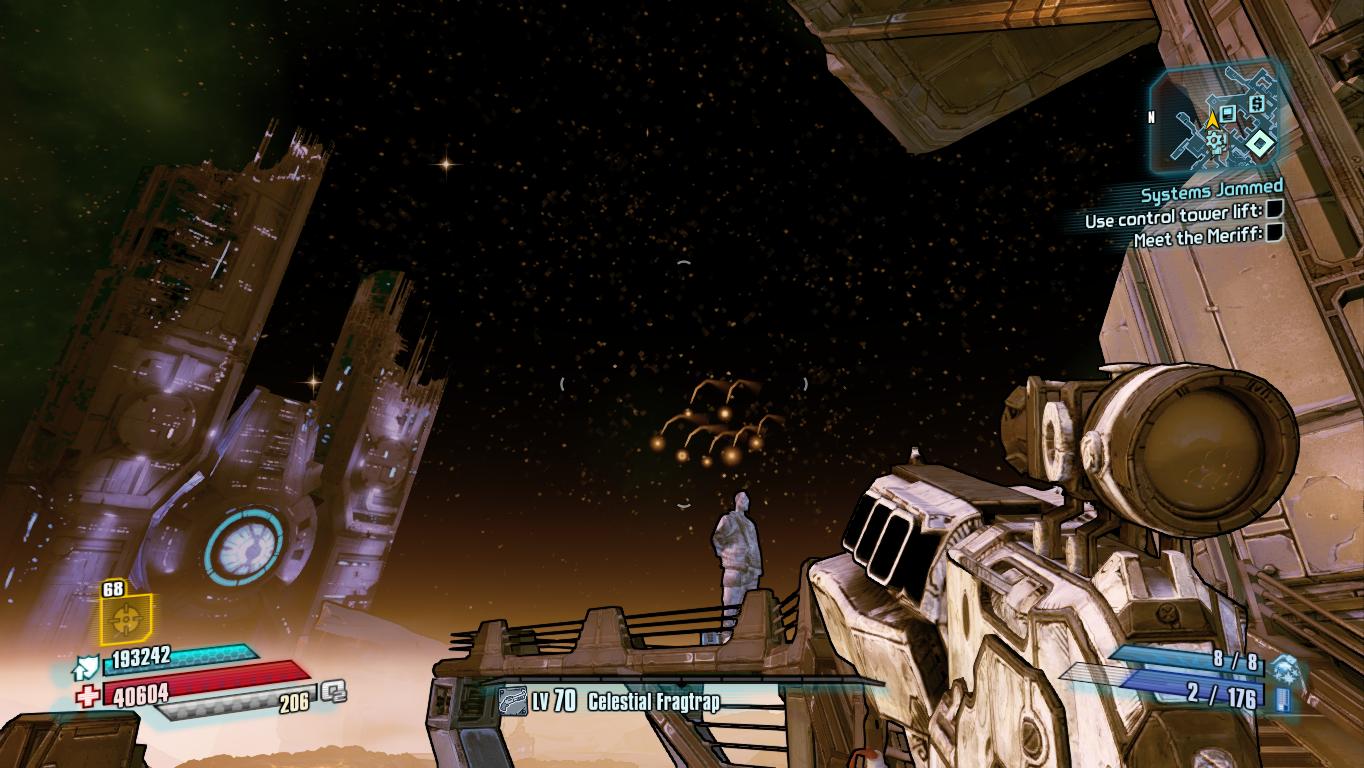Select the grenade icon near the ammo counter

pyautogui.click(x=1283, y=669)
